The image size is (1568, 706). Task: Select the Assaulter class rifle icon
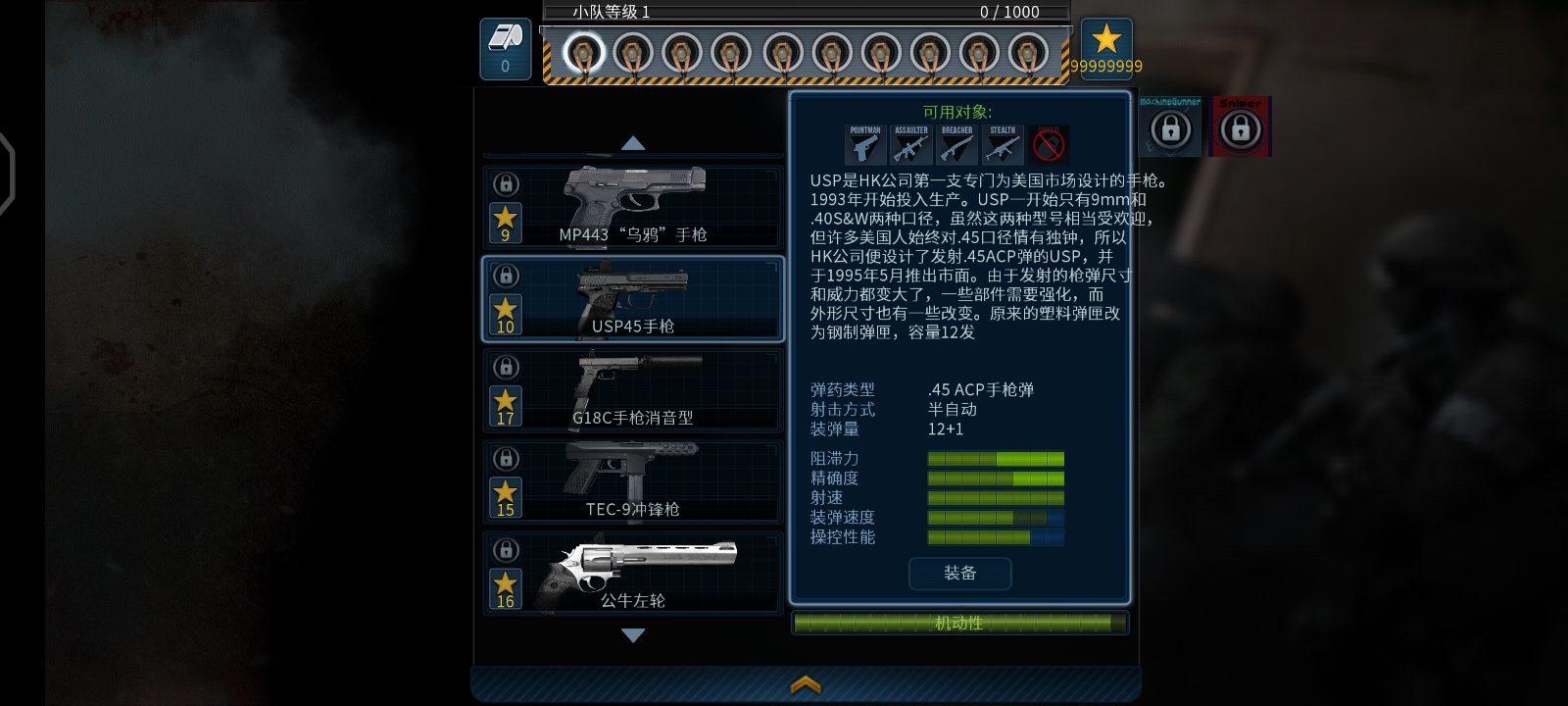click(x=911, y=145)
